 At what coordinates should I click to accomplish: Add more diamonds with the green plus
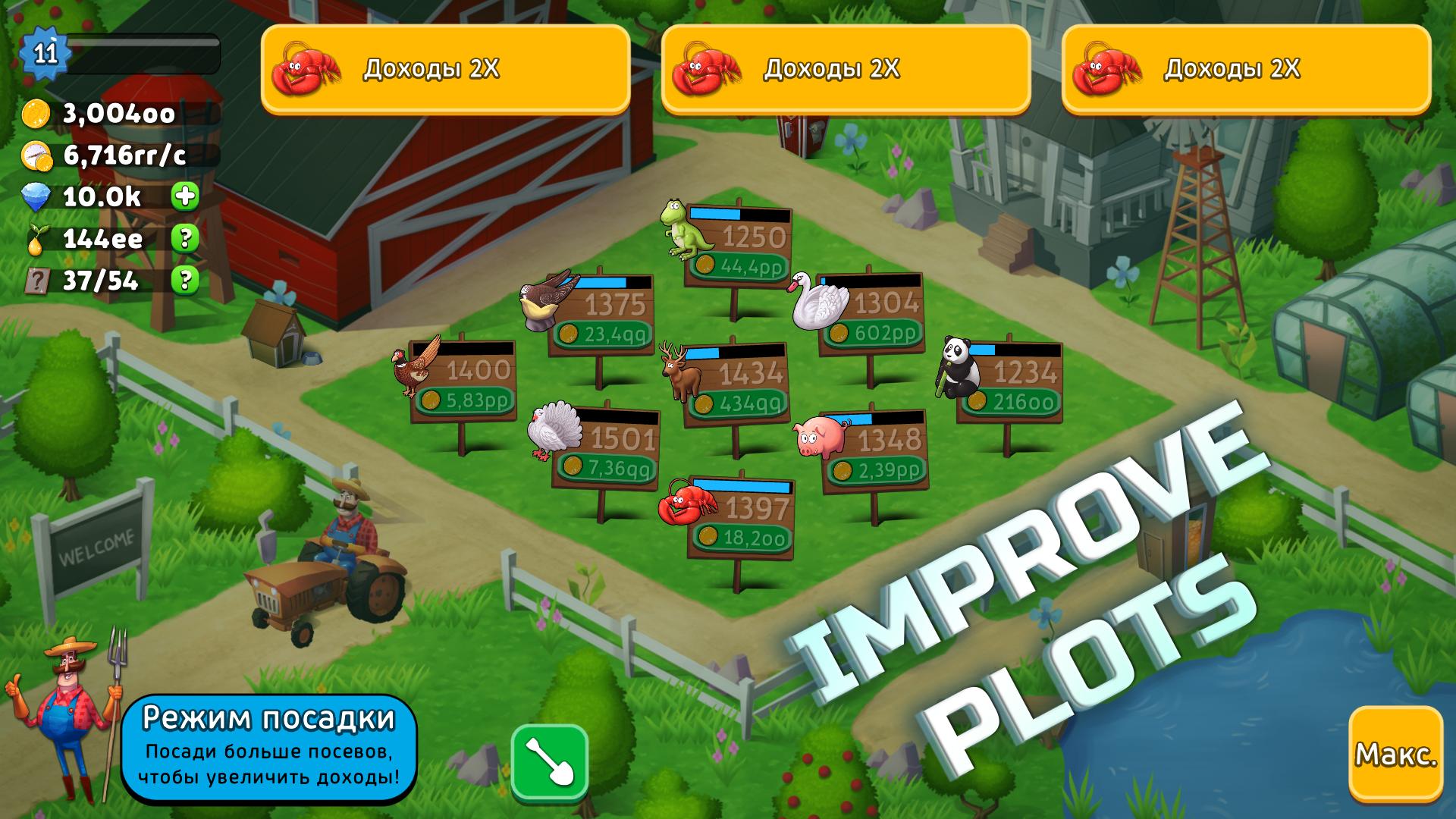pos(184,196)
